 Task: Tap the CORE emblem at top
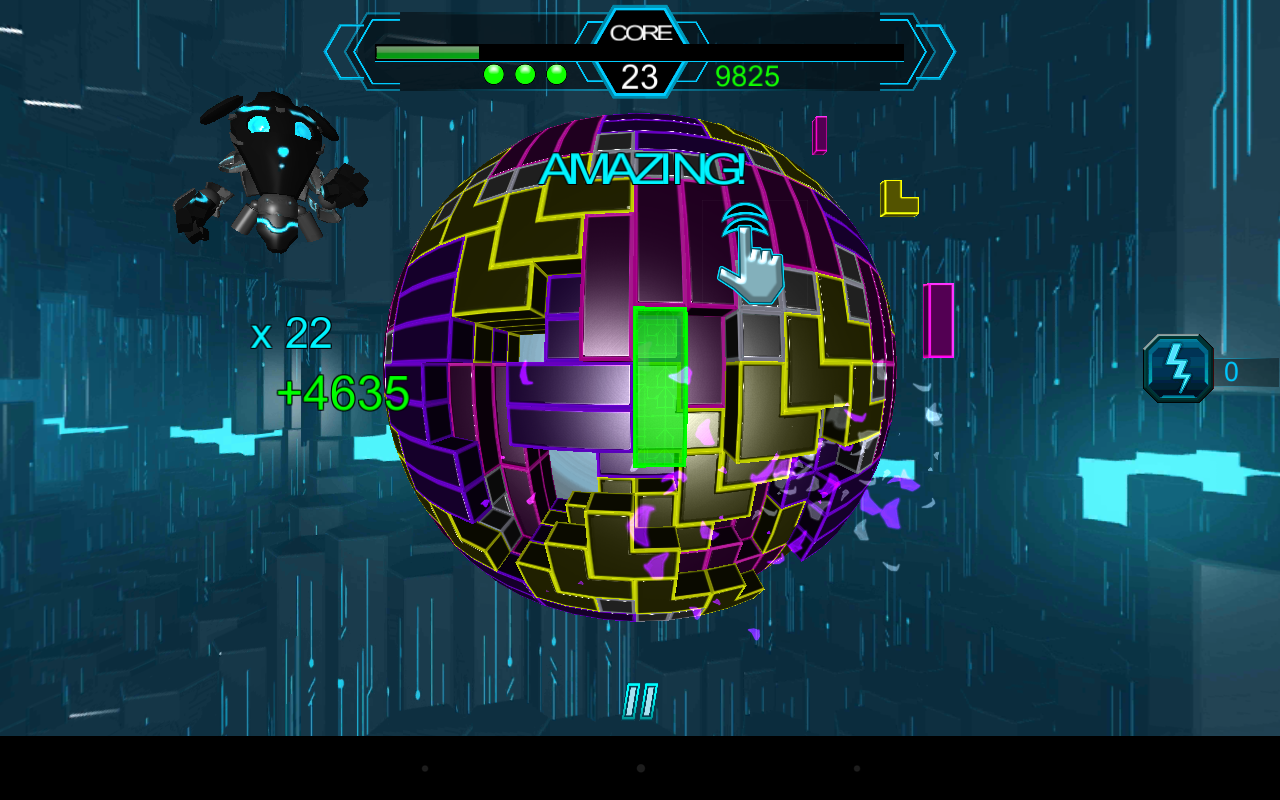tap(643, 32)
